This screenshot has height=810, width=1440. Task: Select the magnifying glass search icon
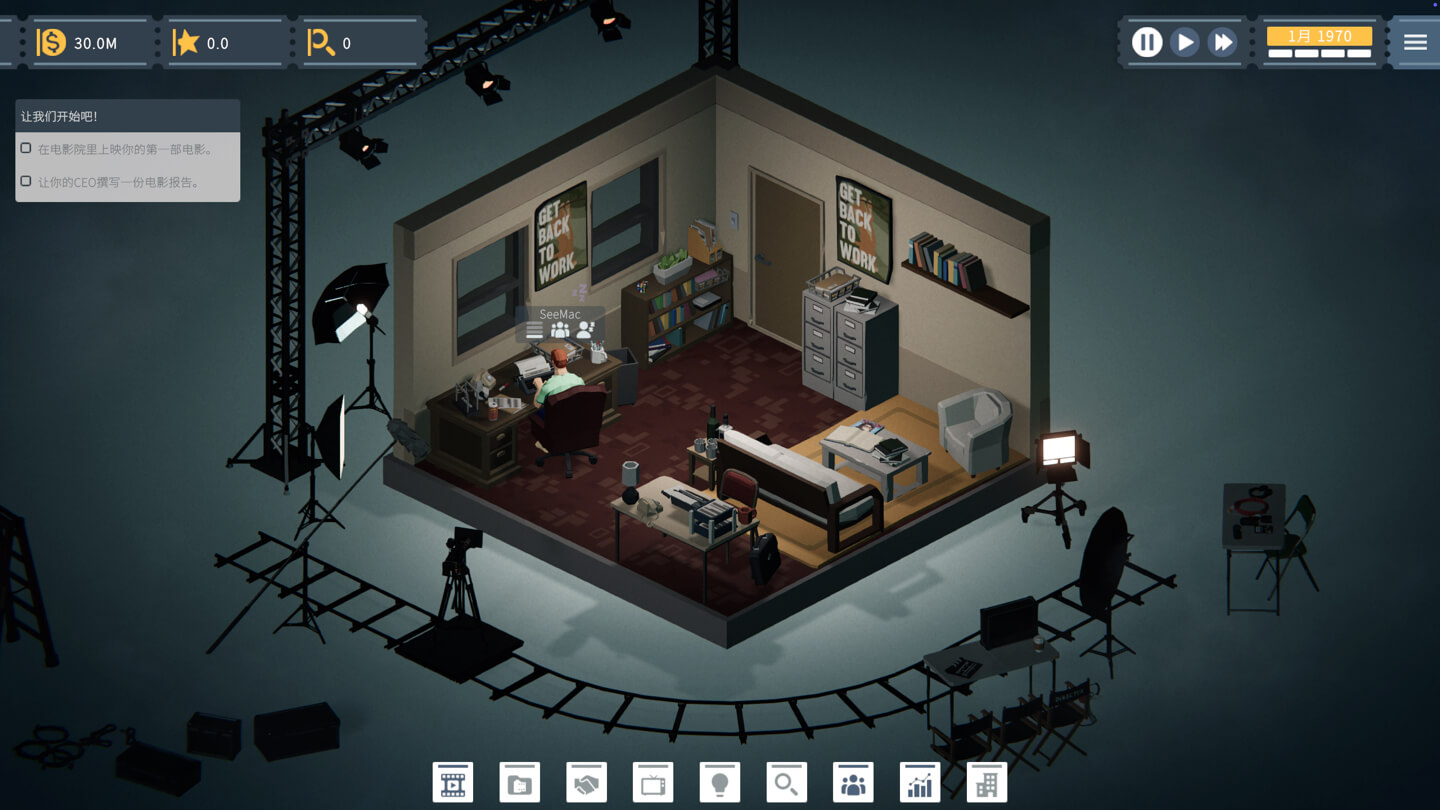point(786,782)
